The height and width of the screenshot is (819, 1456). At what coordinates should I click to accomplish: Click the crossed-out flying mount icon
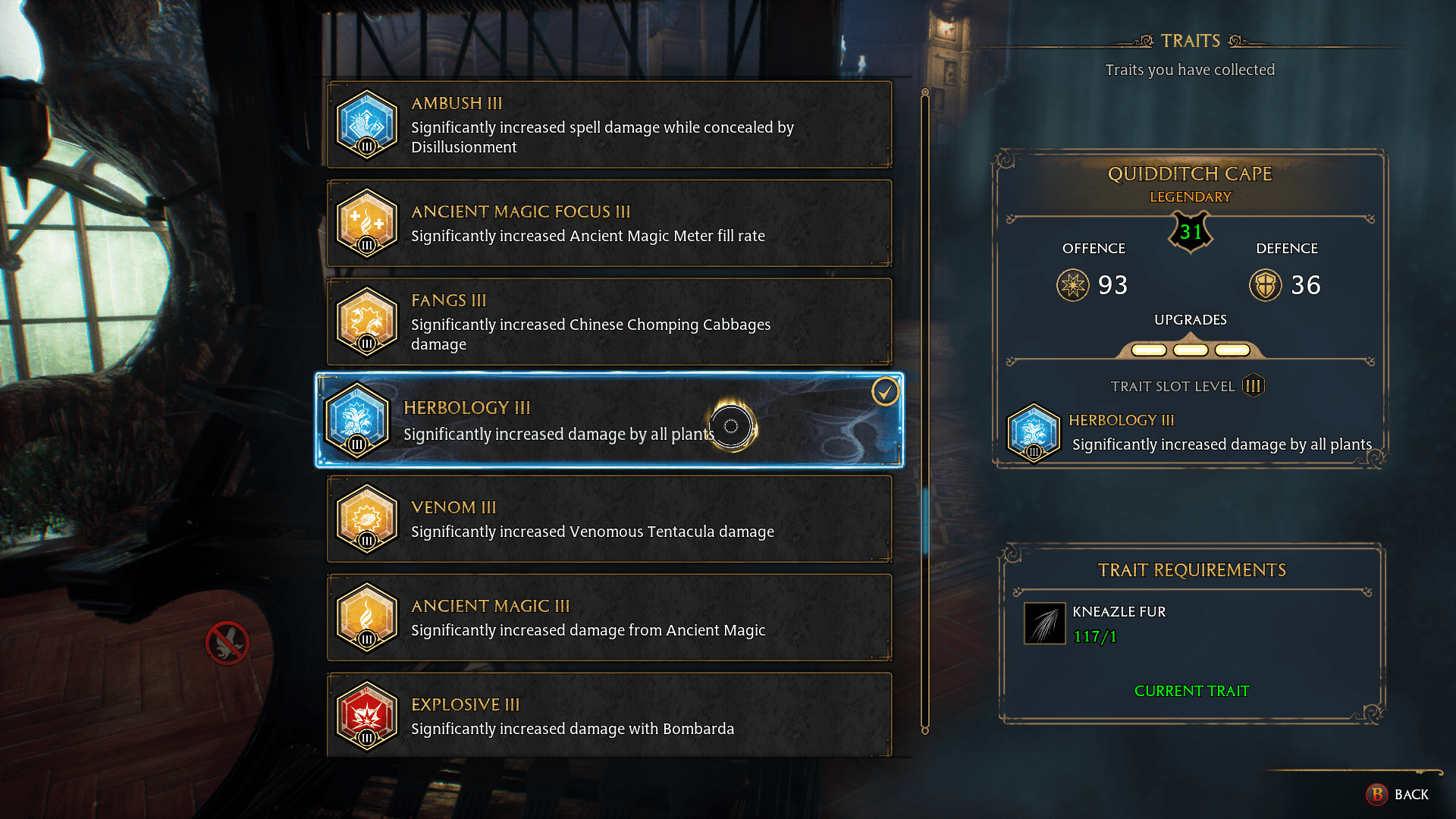pyautogui.click(x=227, y=643)
